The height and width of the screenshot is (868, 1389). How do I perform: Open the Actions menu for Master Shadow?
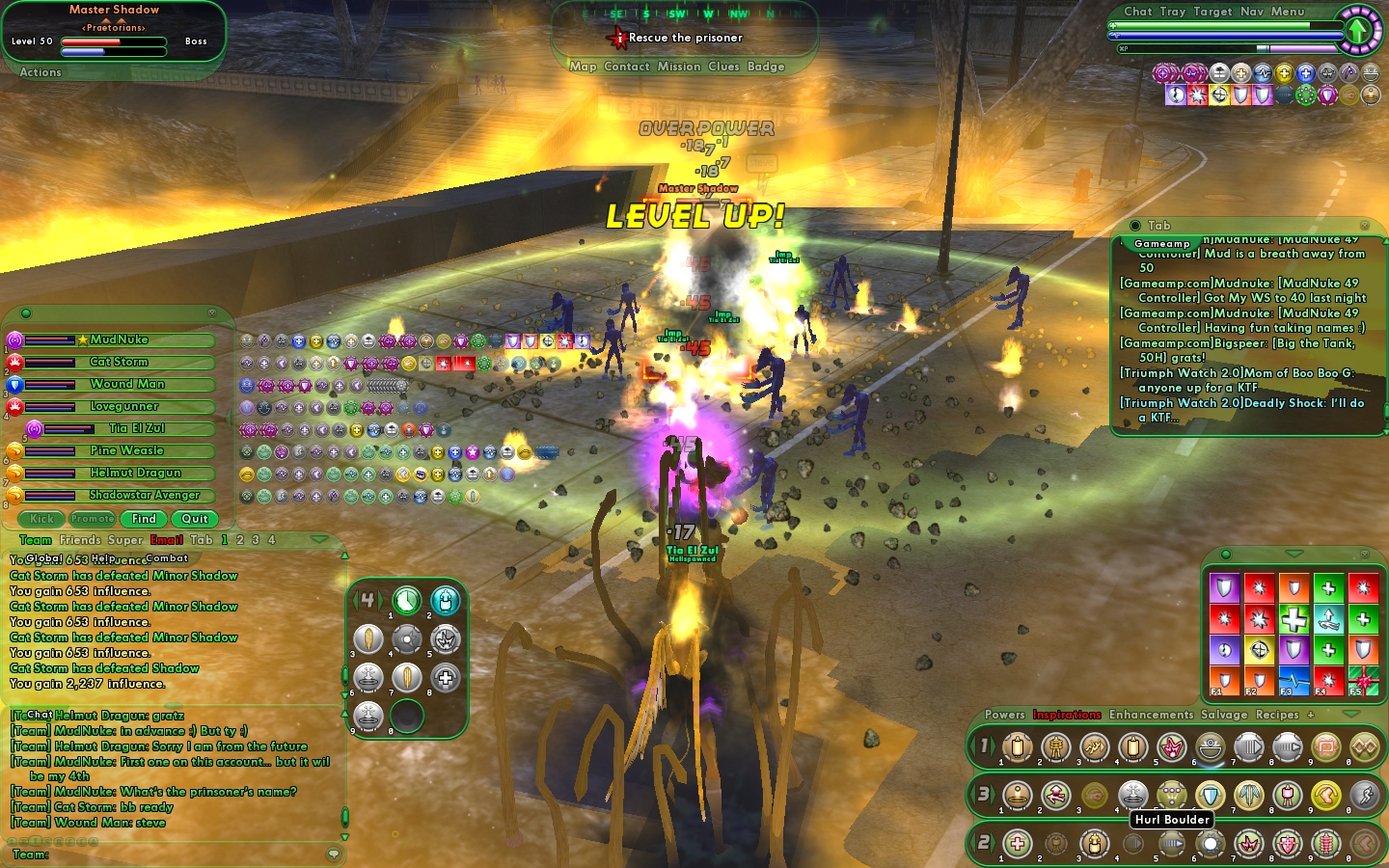[41, 72]
